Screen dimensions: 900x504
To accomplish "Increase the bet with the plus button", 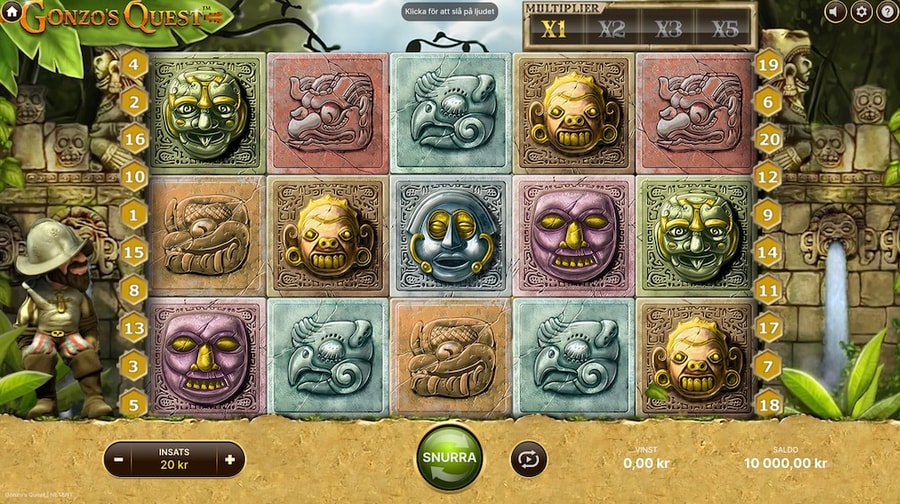I will coord(230,460).
